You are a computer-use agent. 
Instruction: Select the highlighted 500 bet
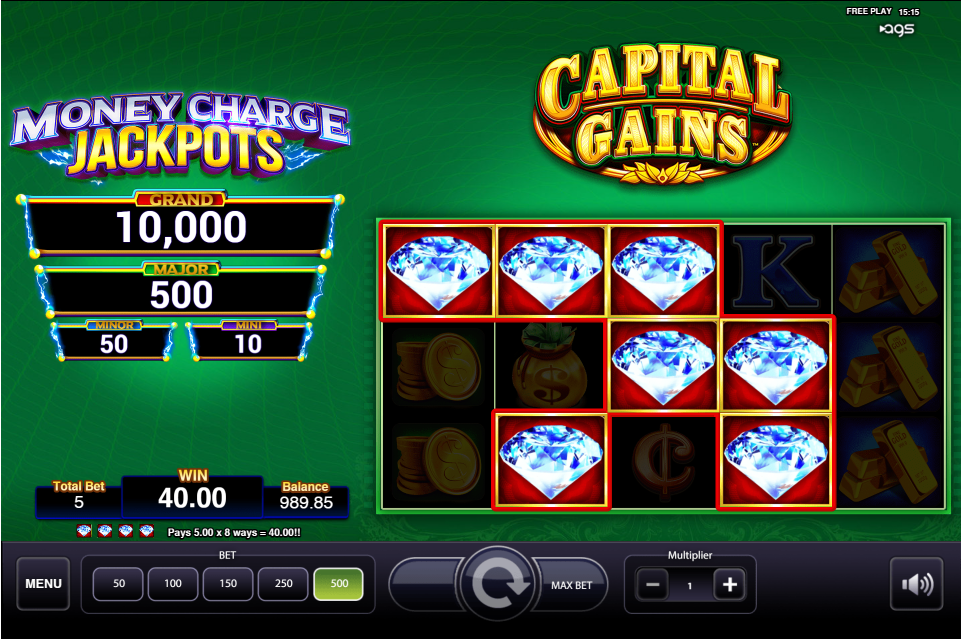click(x=338, y=584)
